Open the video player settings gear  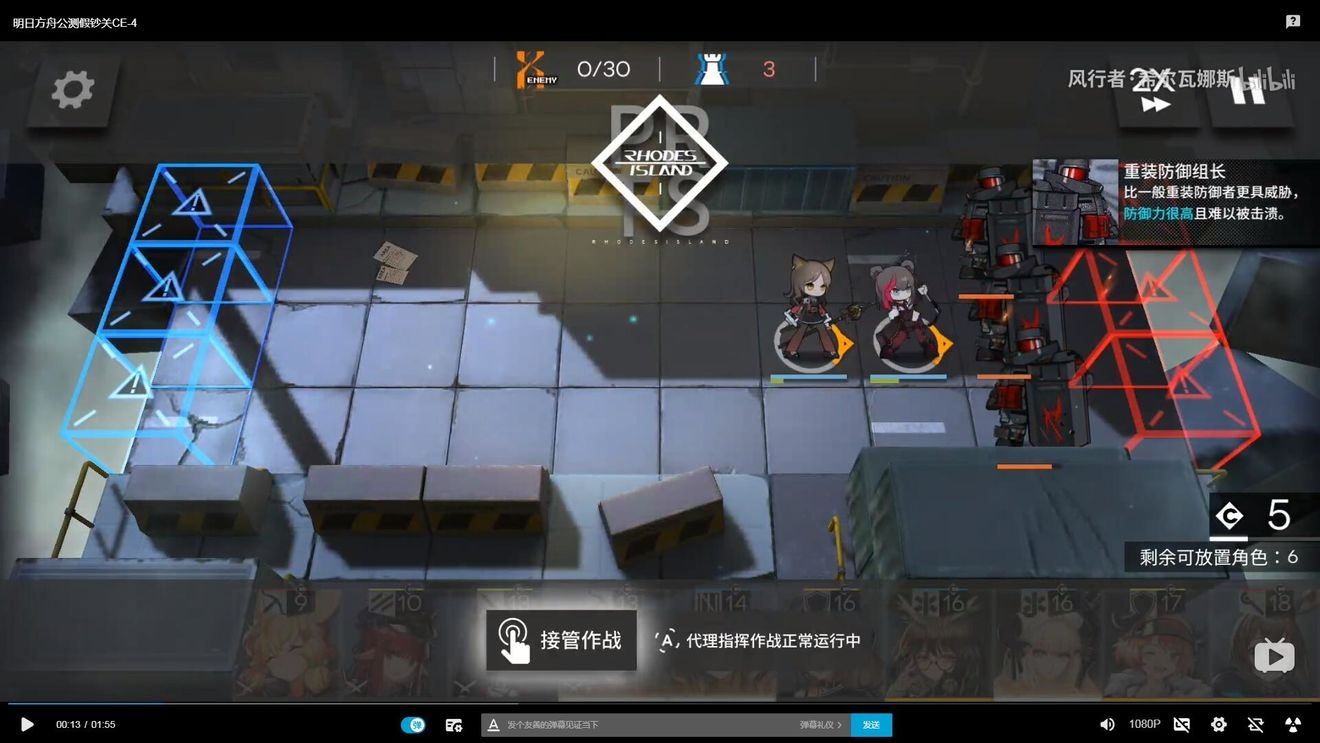tap(1218, 724)
